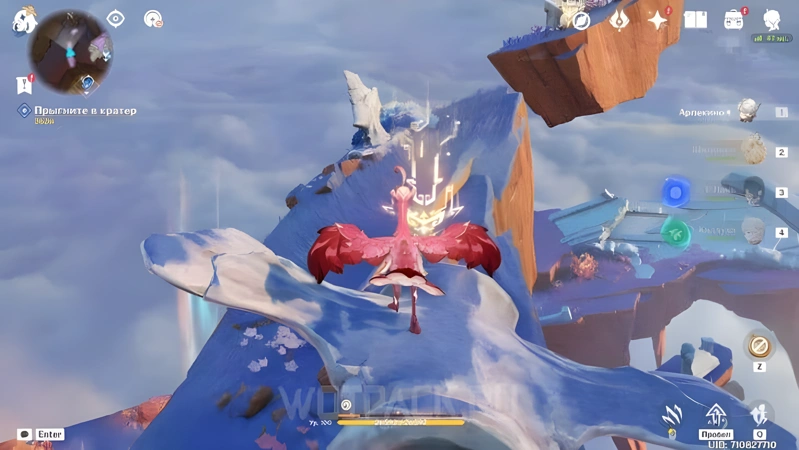Open the compass events icon

click(580, 19)
